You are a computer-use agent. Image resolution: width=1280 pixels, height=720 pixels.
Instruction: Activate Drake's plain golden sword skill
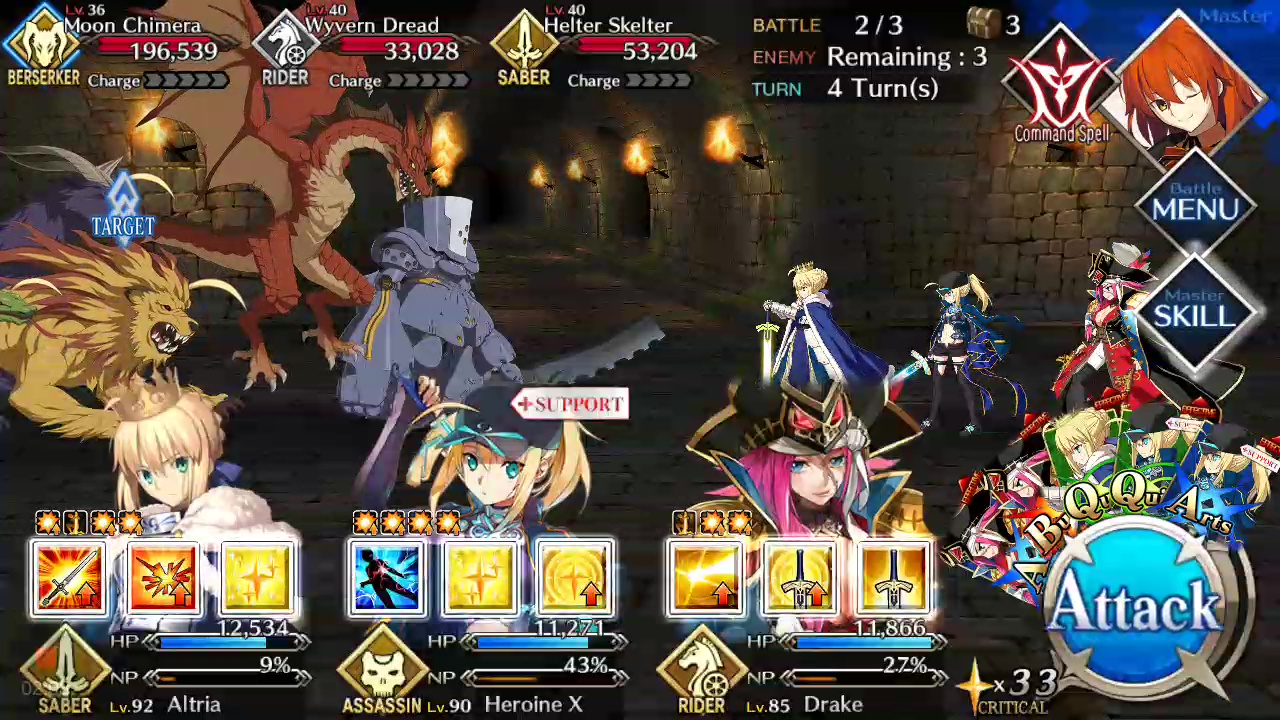pos(893,578)
